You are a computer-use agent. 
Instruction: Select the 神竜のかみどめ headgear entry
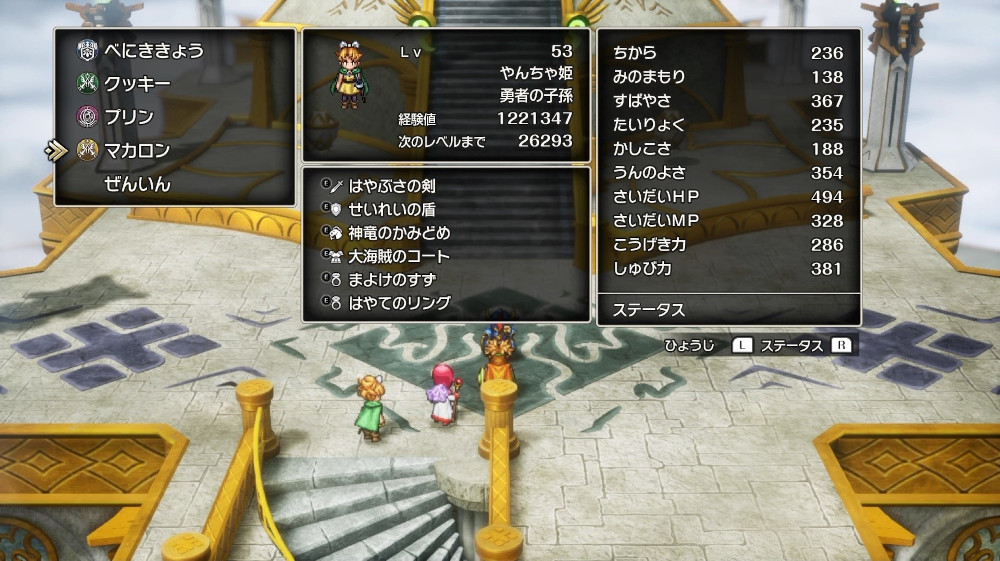399,232
